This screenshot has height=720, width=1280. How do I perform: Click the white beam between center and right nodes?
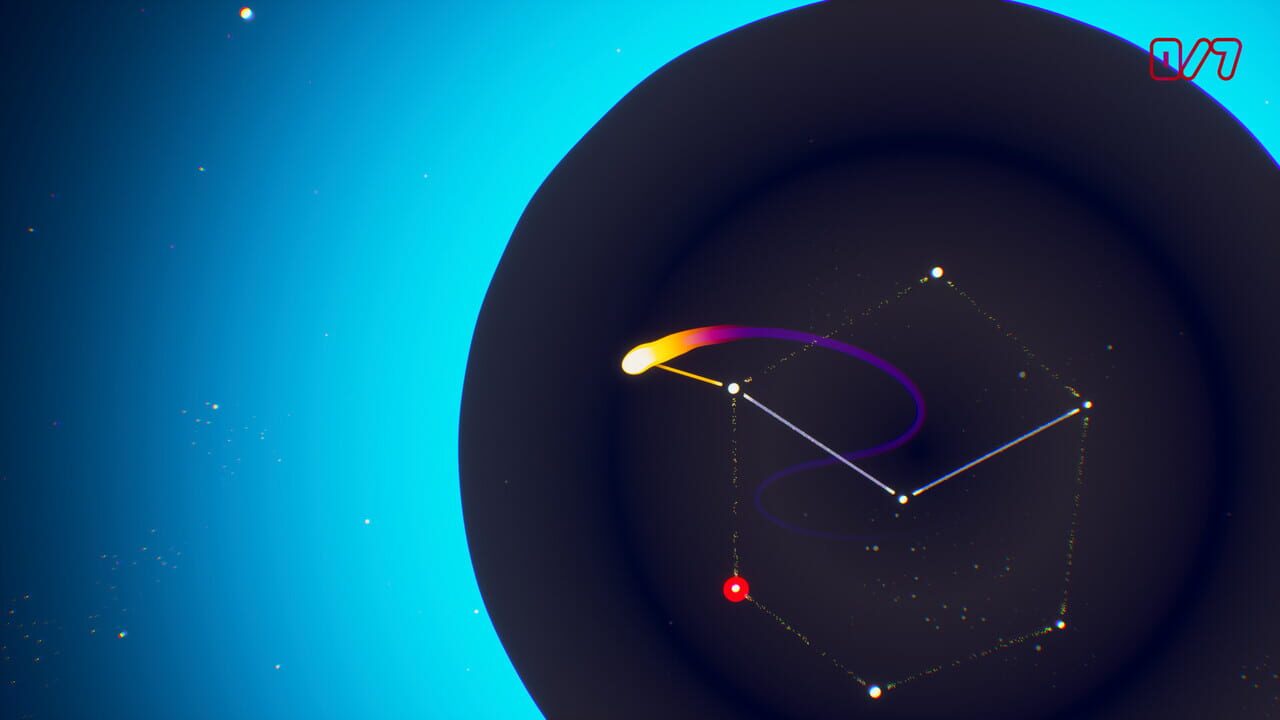click(995, 452)
